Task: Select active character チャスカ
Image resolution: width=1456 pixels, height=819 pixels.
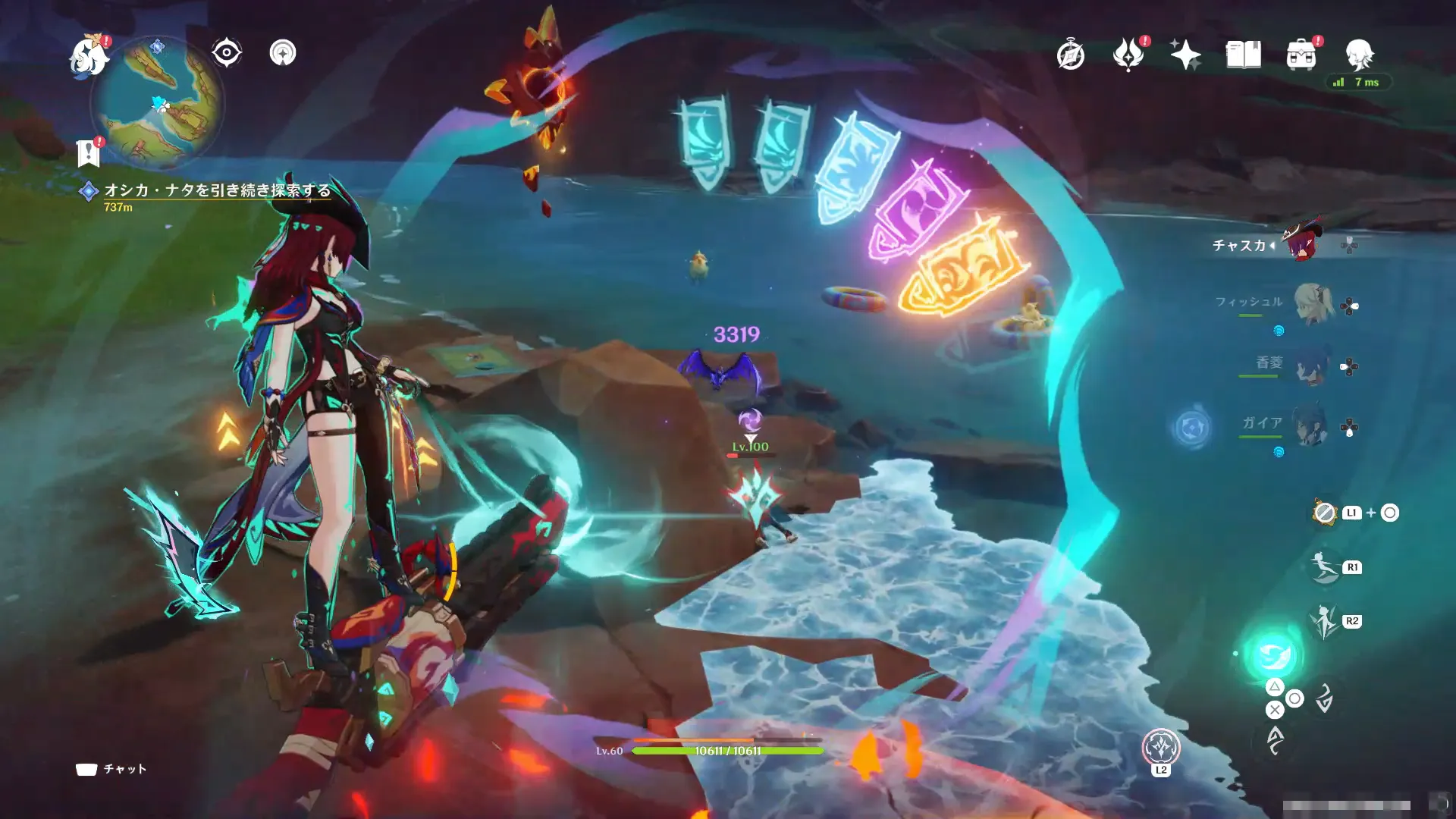Action: 1304,243
